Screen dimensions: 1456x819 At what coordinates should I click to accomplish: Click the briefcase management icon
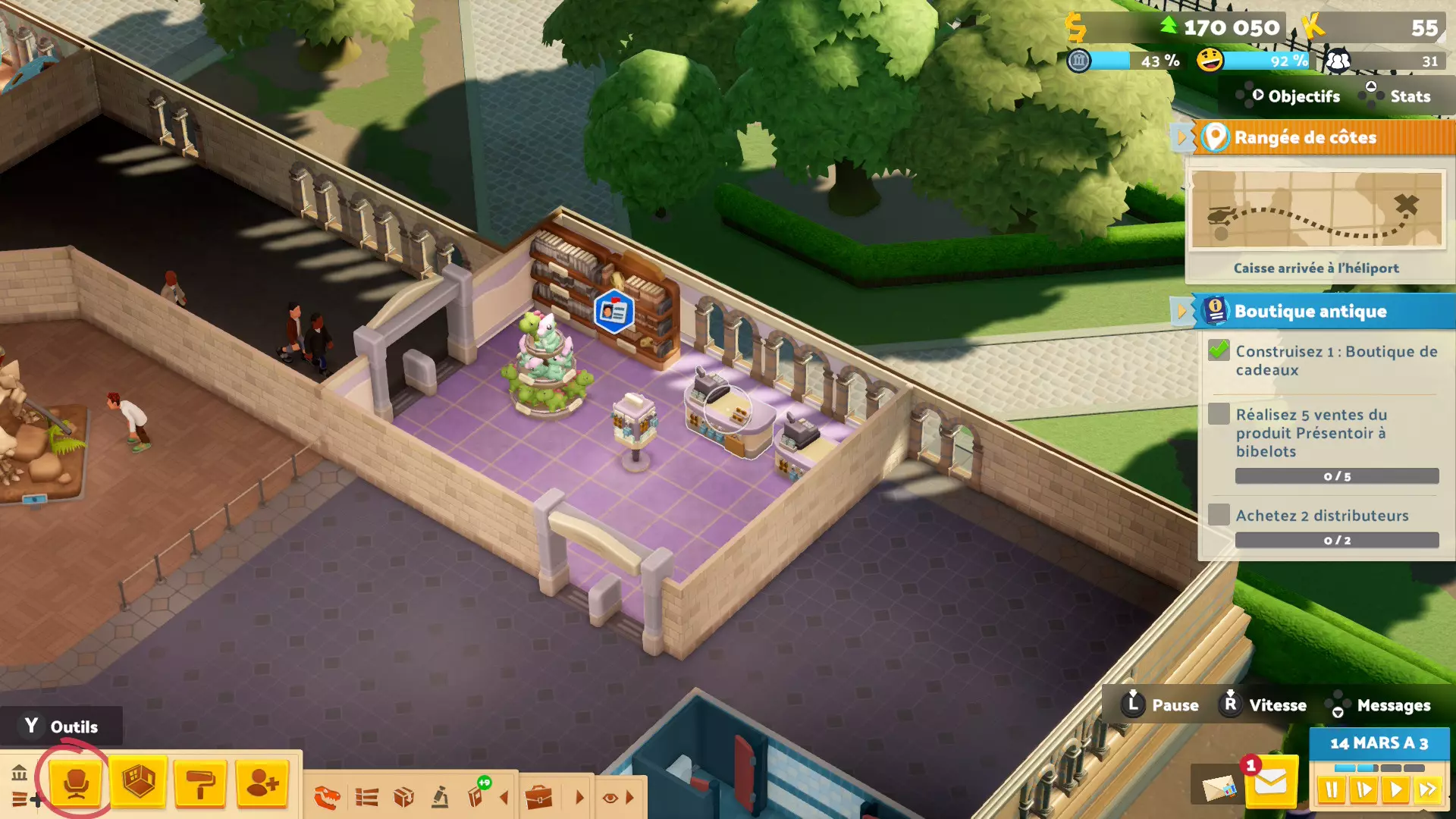point(539,798)
